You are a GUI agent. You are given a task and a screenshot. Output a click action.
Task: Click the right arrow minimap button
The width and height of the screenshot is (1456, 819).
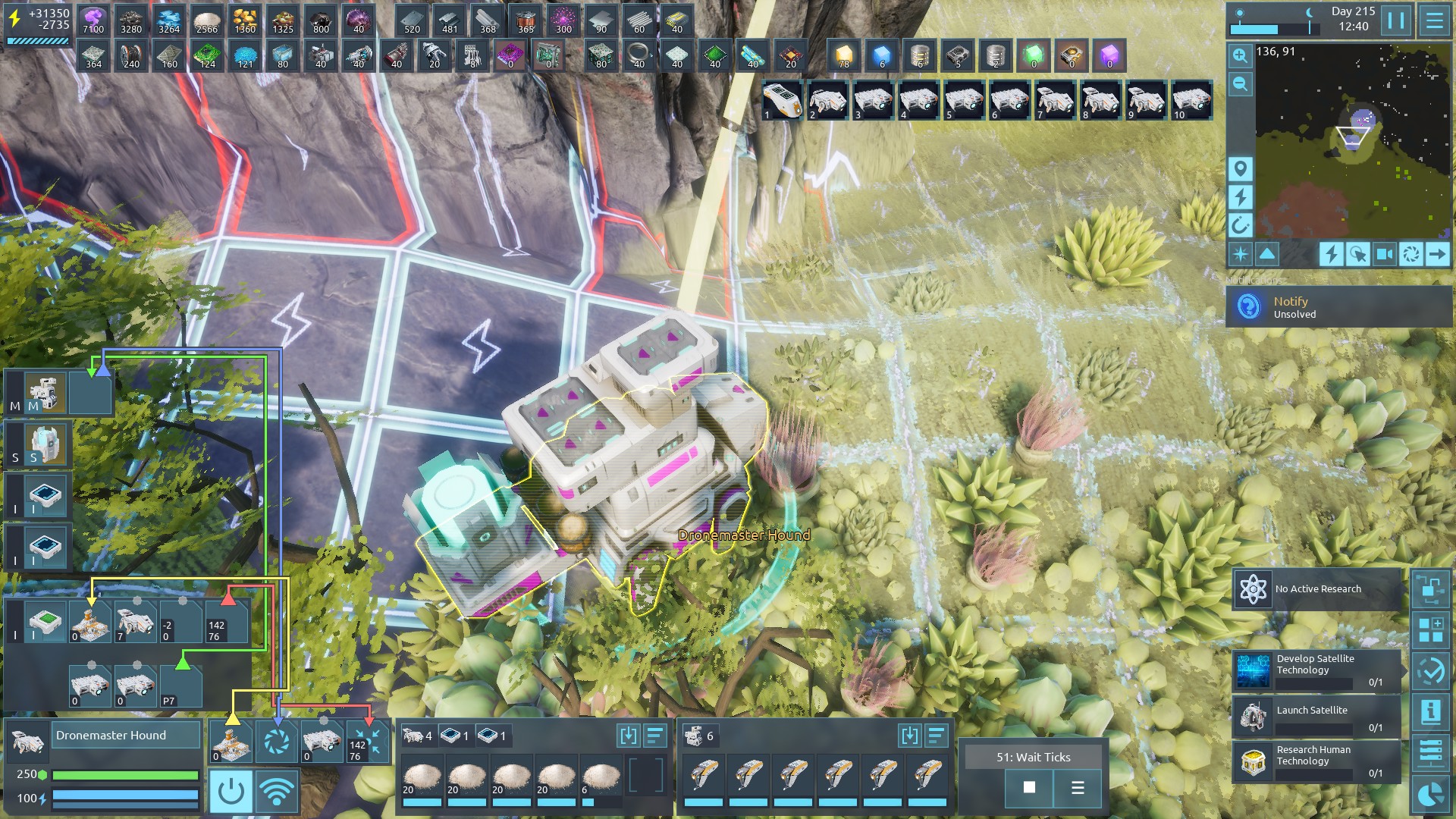coord(1437,254)
